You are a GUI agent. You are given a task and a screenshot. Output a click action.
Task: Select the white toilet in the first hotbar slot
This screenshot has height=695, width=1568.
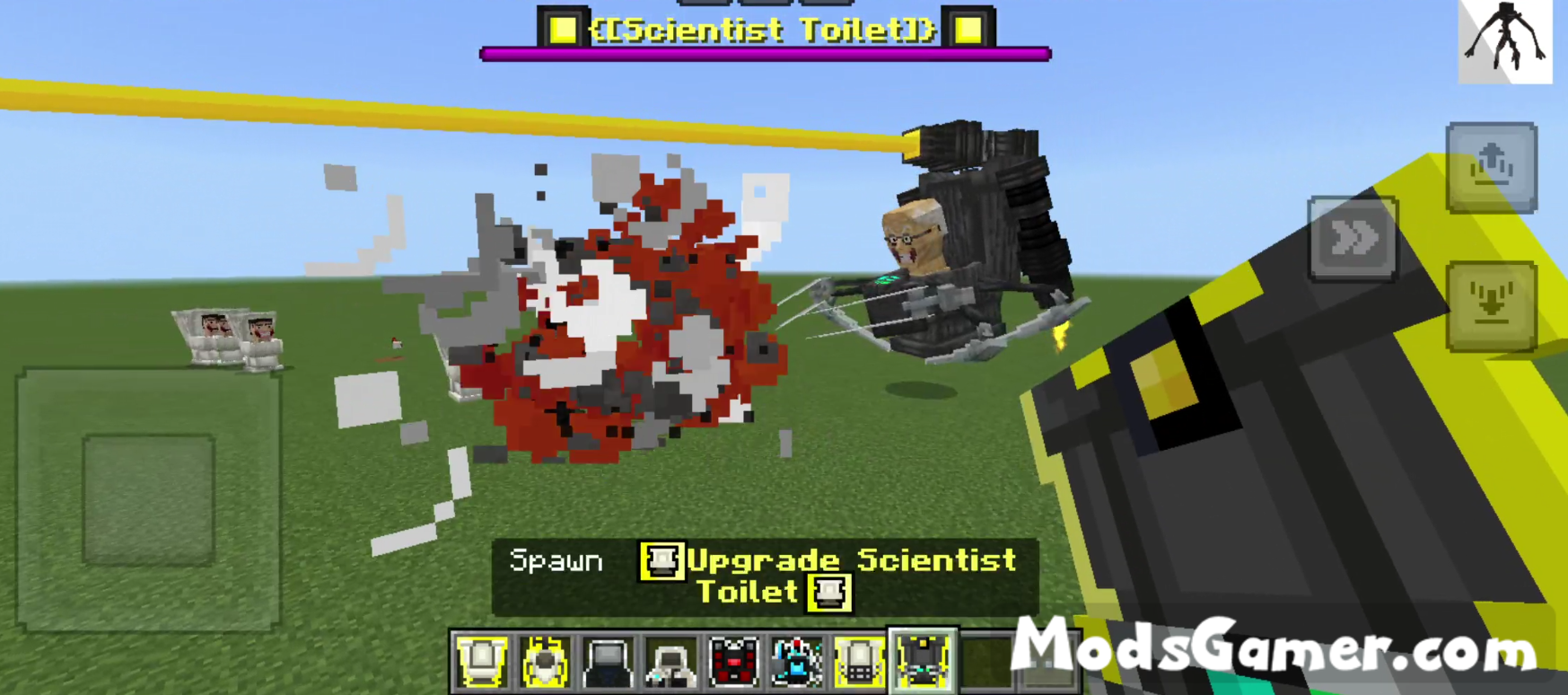(x=482, y=662)
